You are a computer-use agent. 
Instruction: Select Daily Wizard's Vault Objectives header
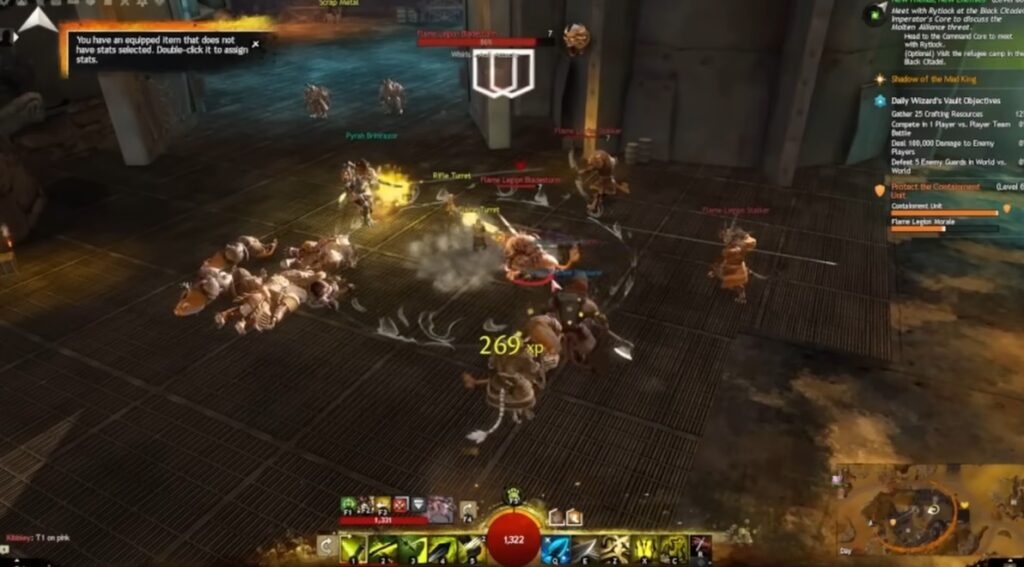point(945,101)
